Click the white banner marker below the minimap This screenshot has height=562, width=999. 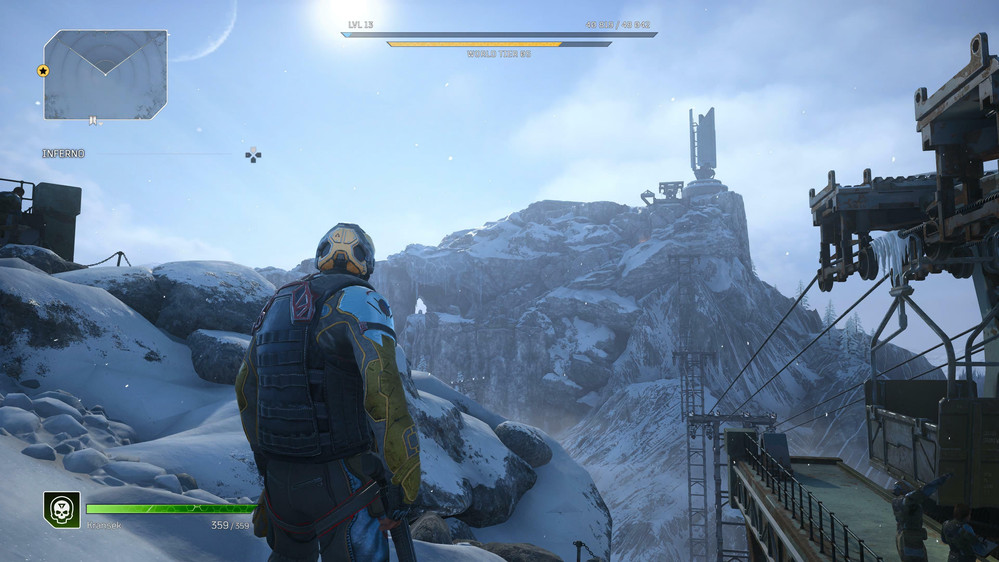tap(93, 121)
